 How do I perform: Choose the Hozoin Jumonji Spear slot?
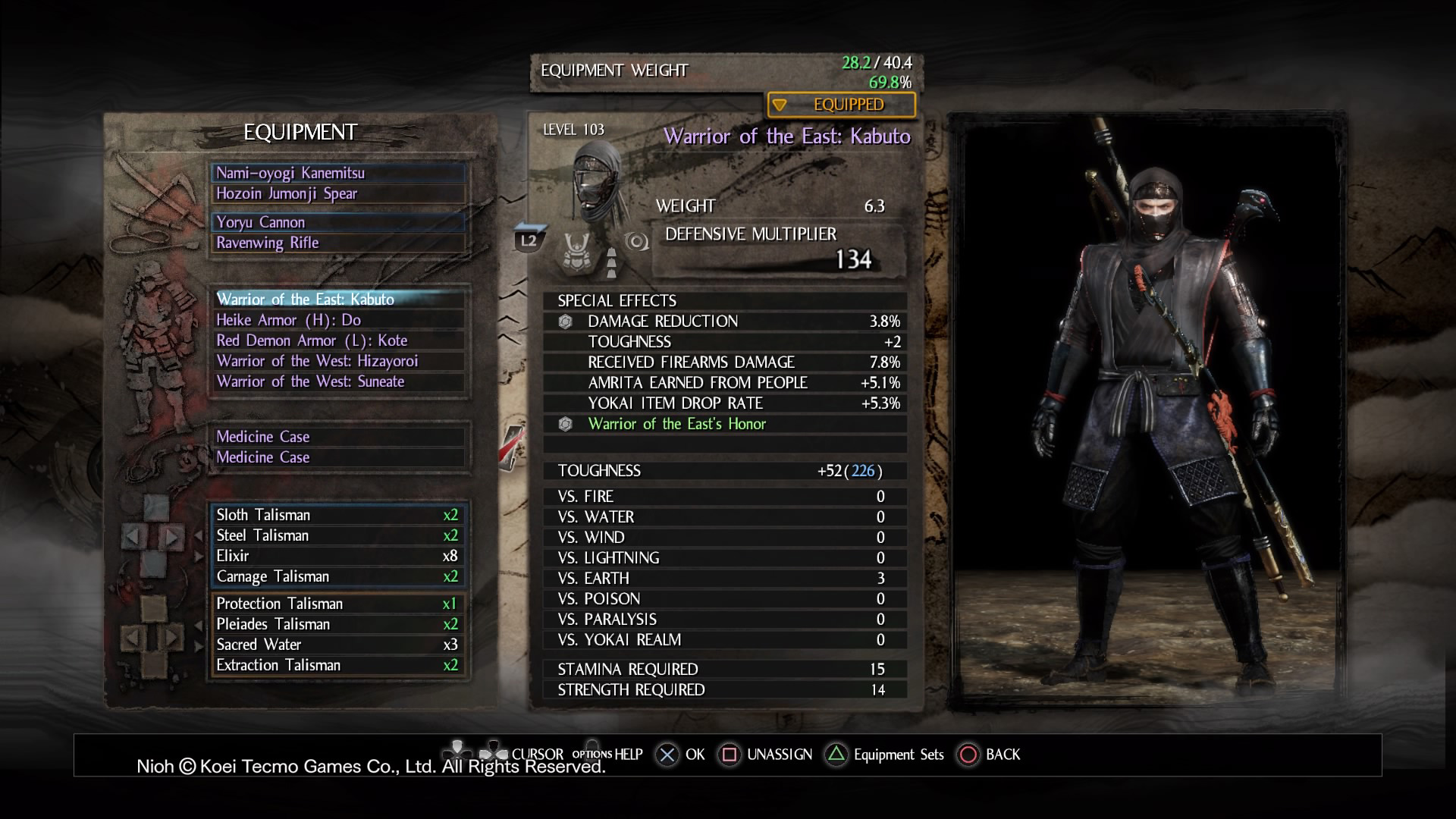coord(338,193)
